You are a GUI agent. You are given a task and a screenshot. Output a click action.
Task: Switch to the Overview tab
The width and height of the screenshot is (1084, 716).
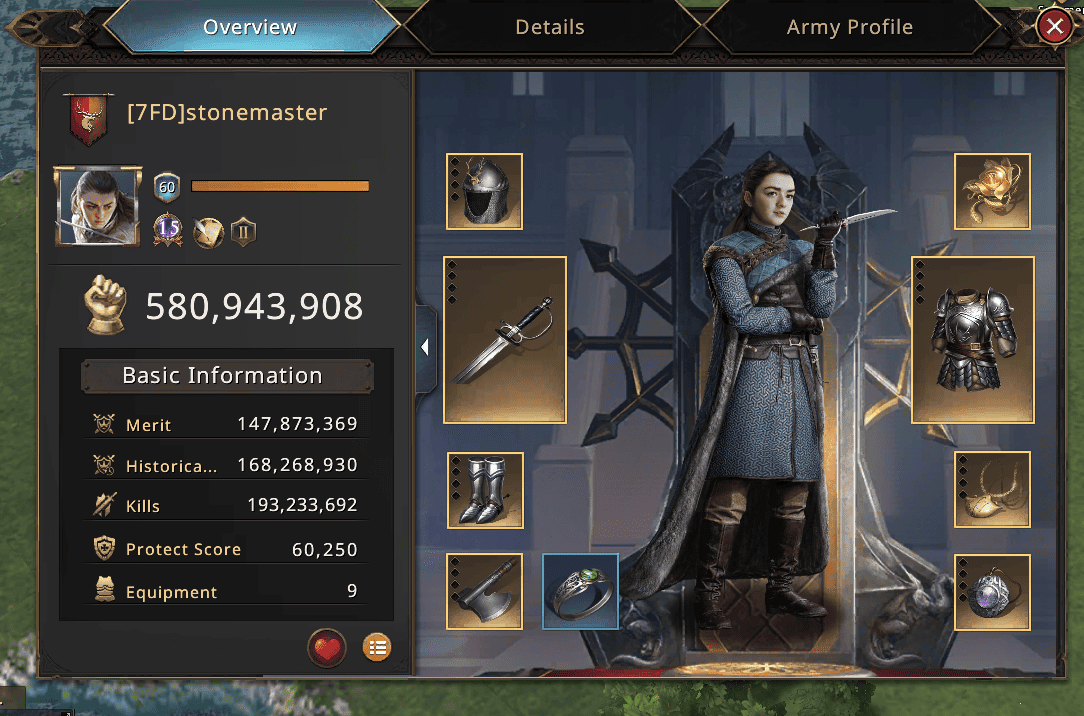pyautogui.click(x=250, y=27)
